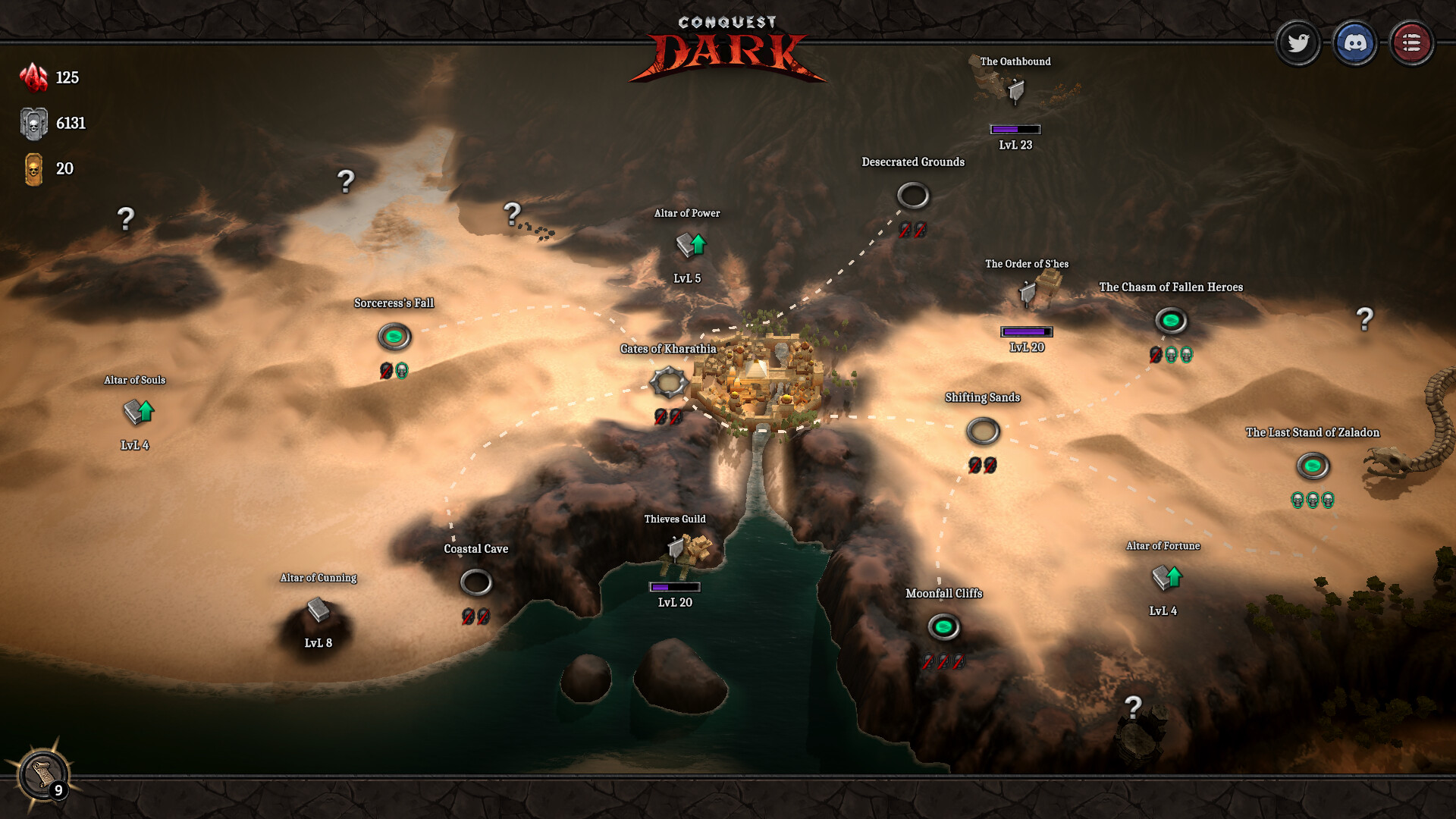The image size is (1456, 819).
Task: Open the Twitter social link
Action: click(1298, 43)
